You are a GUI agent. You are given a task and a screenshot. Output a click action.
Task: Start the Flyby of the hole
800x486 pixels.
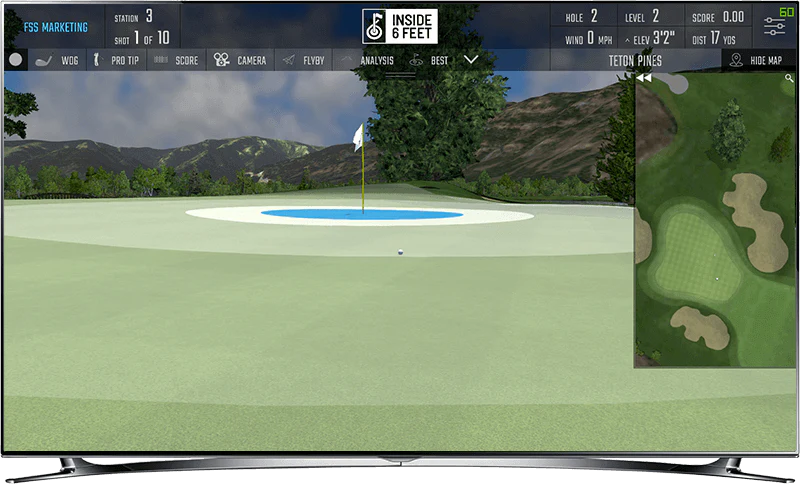click(302, 60)
